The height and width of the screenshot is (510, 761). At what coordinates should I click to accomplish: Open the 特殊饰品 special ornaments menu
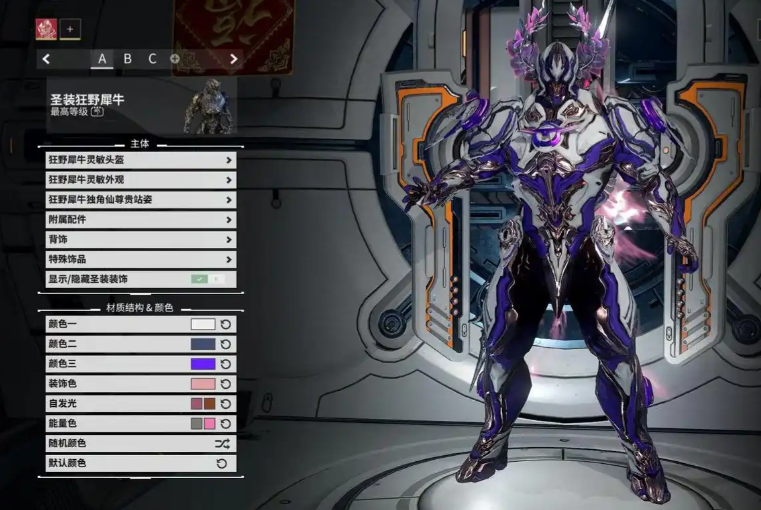point(140,260)
